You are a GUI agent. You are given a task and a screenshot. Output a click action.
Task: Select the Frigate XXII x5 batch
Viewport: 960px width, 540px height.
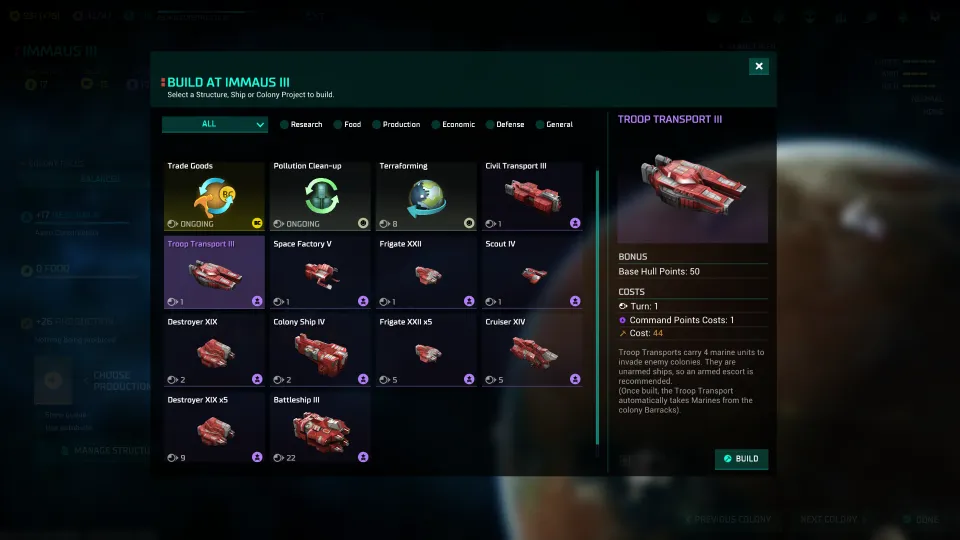coord(426,350)
